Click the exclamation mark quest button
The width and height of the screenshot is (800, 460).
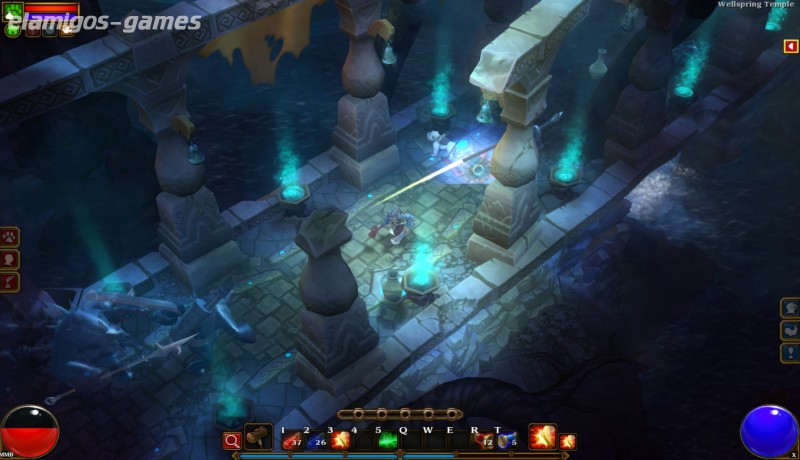pyautogui.click(x=790, y=352)
